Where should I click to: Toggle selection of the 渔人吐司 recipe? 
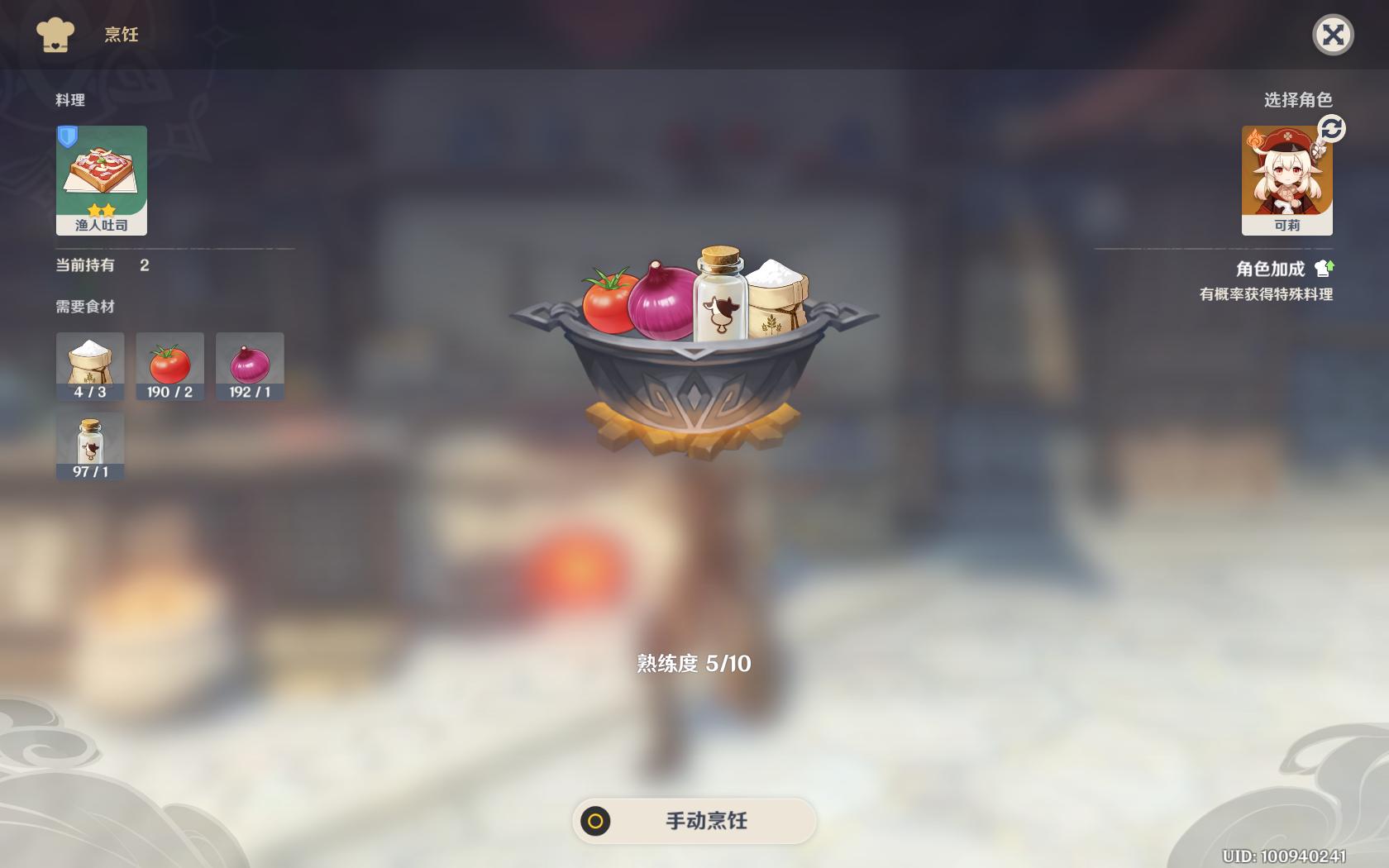pyautogui.click(x=101, y=179)
